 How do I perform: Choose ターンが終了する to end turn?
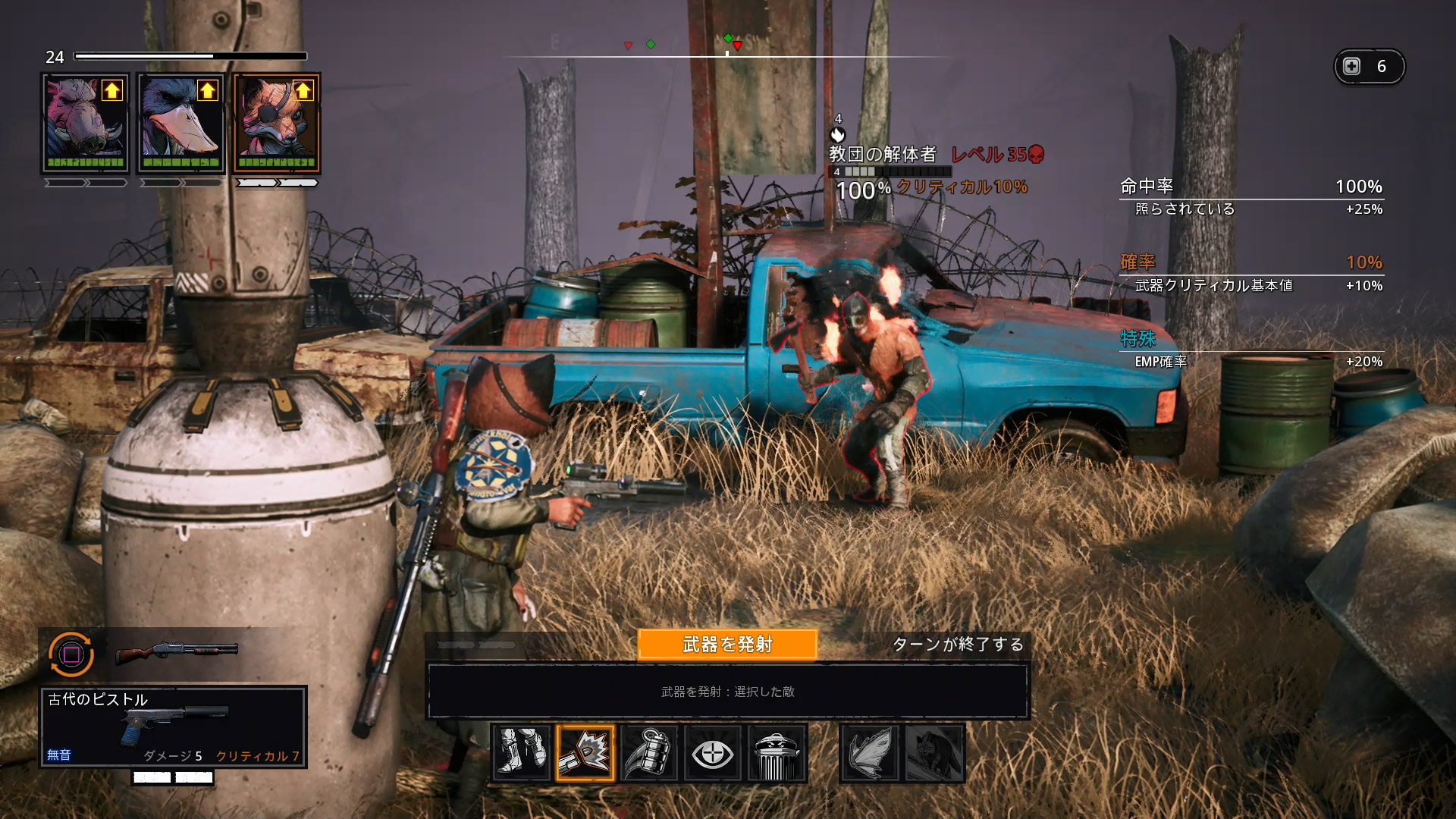tap(958, 645)
